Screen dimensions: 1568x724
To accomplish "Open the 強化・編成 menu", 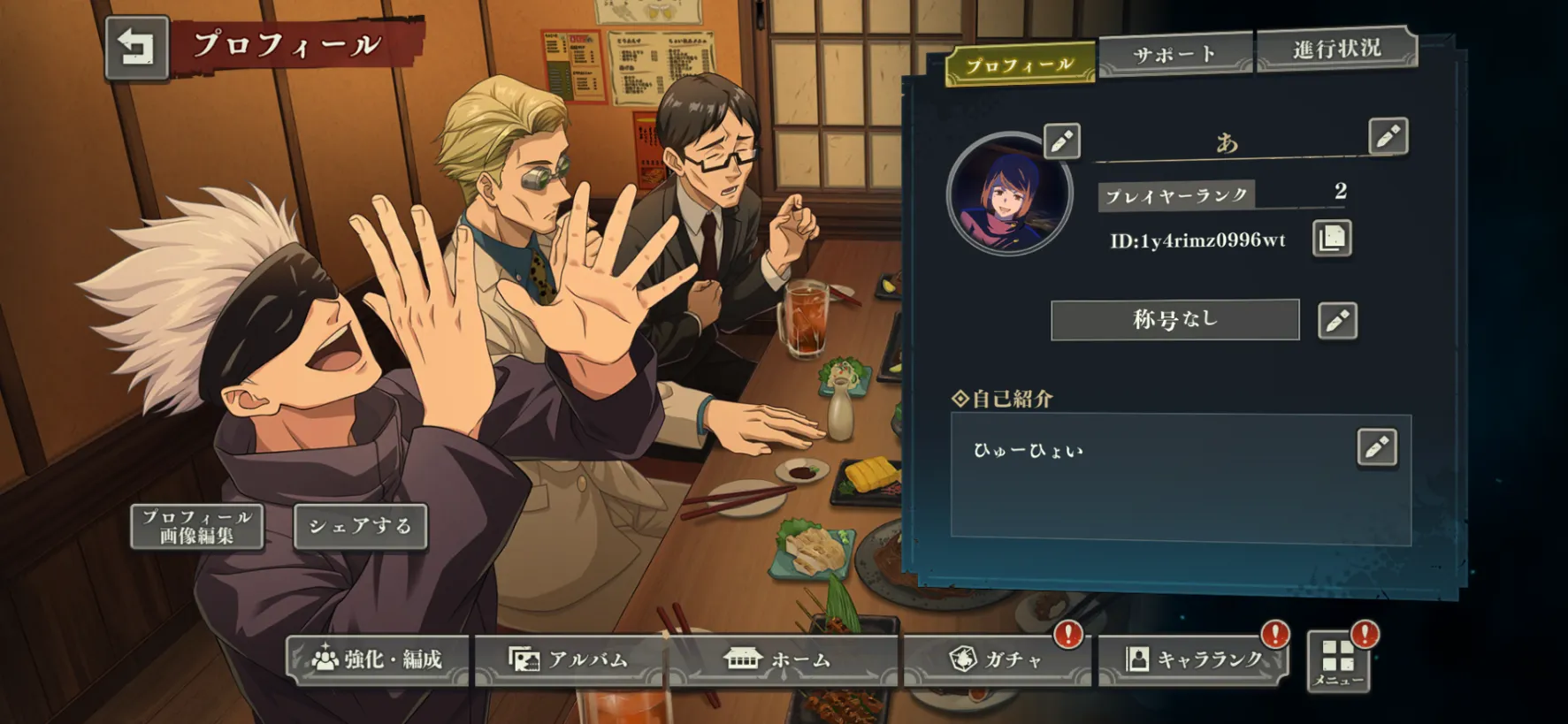I will pyautogui.click(x=378, y=659).
